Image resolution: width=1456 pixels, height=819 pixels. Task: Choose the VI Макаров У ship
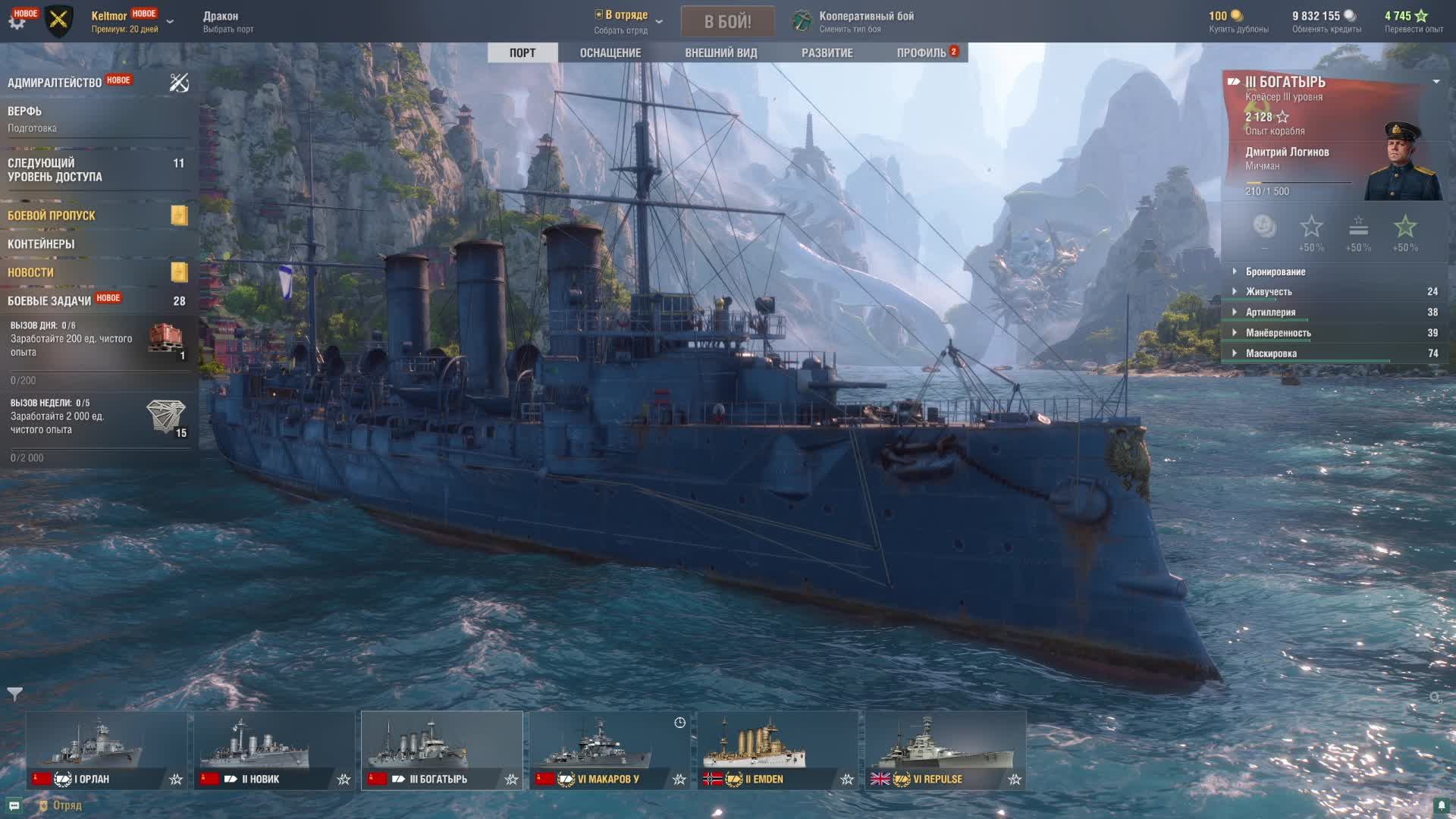click(610, 750)
